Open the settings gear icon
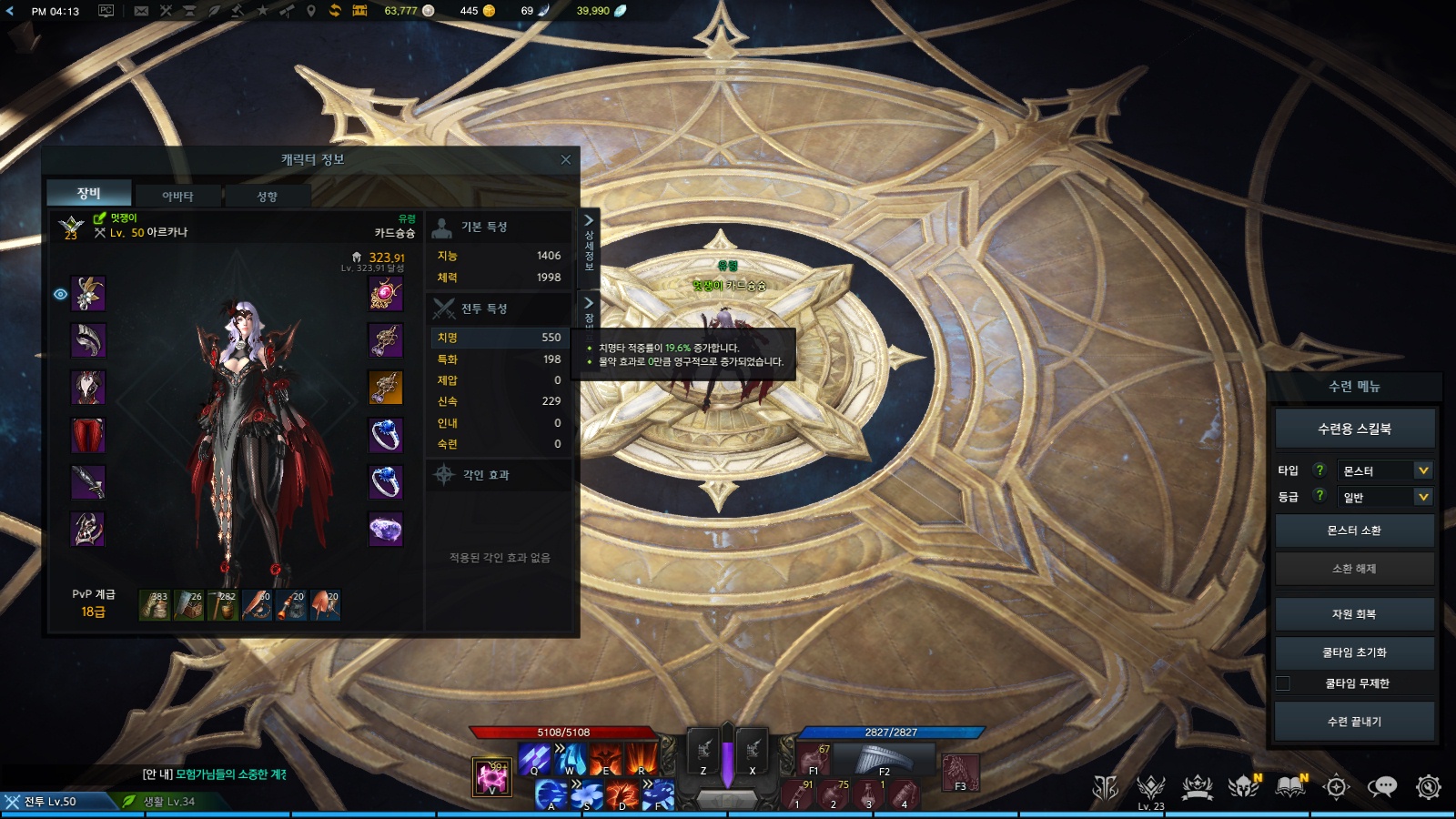This screenshot has width=1456, height=819. coord(1428,786)
